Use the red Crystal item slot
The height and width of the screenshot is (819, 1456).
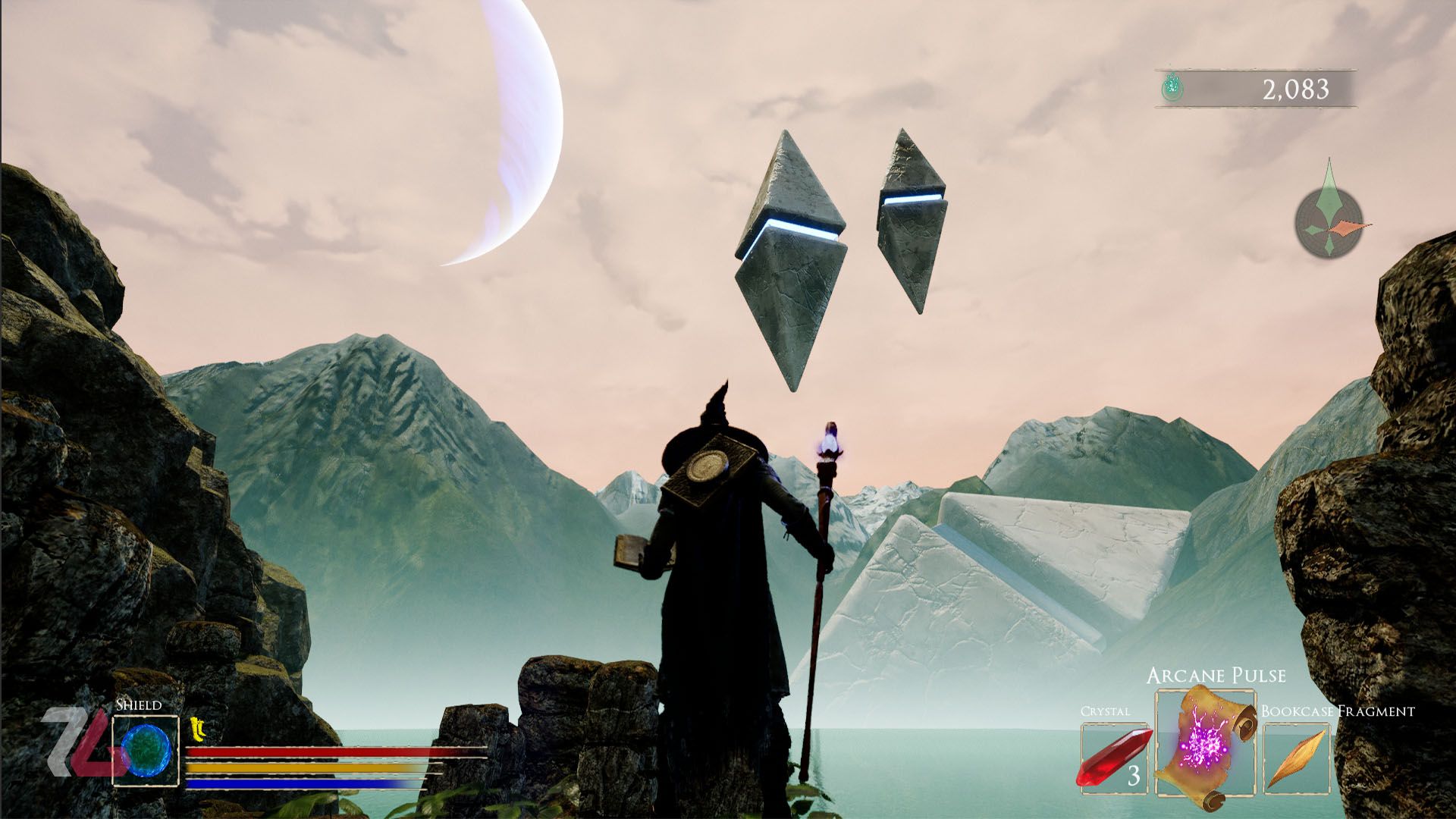1114,758
